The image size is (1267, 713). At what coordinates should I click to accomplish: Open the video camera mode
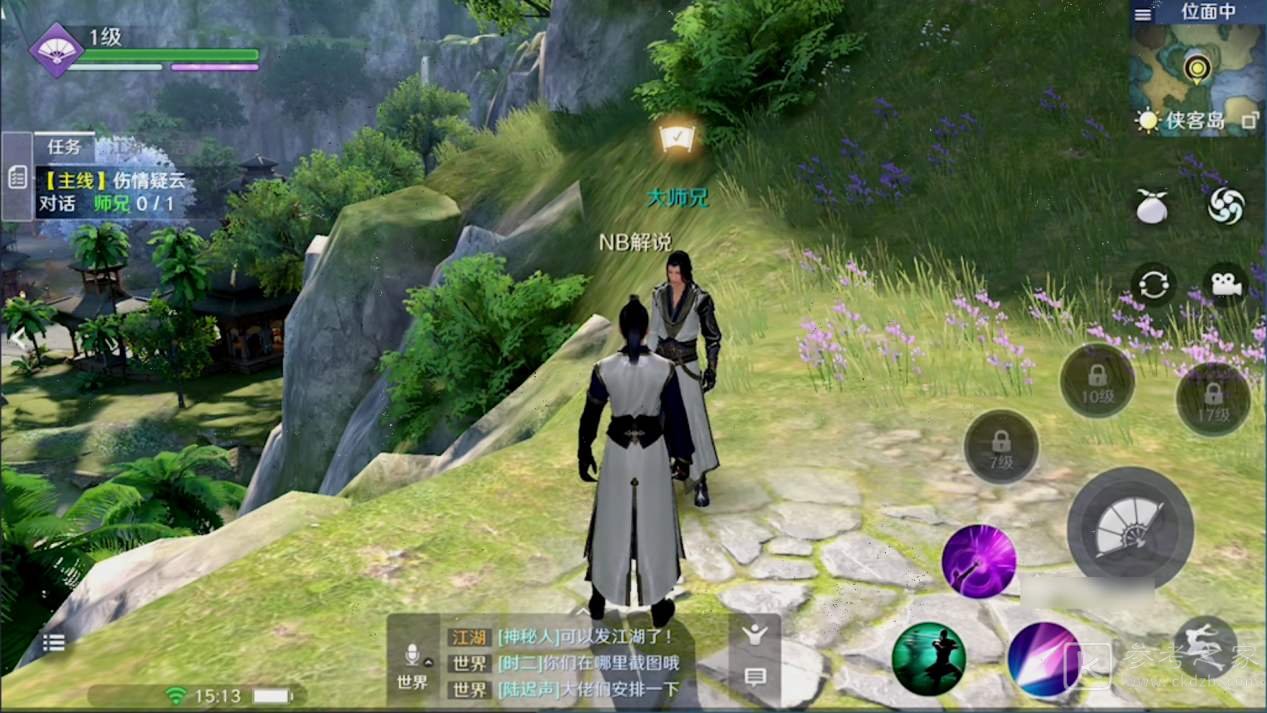pos(1226,284)
